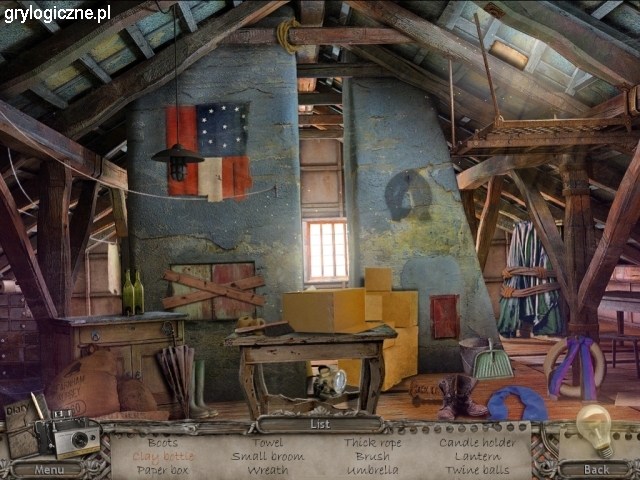
Task: Choose Lantern from the item list
Action: click(477, 456)
